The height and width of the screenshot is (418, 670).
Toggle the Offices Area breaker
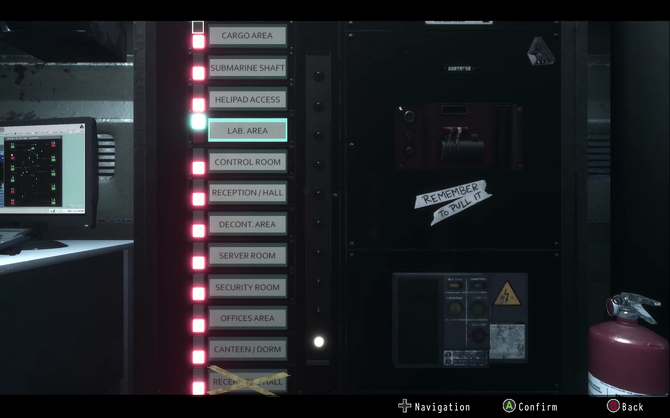(x=247, y=318)
